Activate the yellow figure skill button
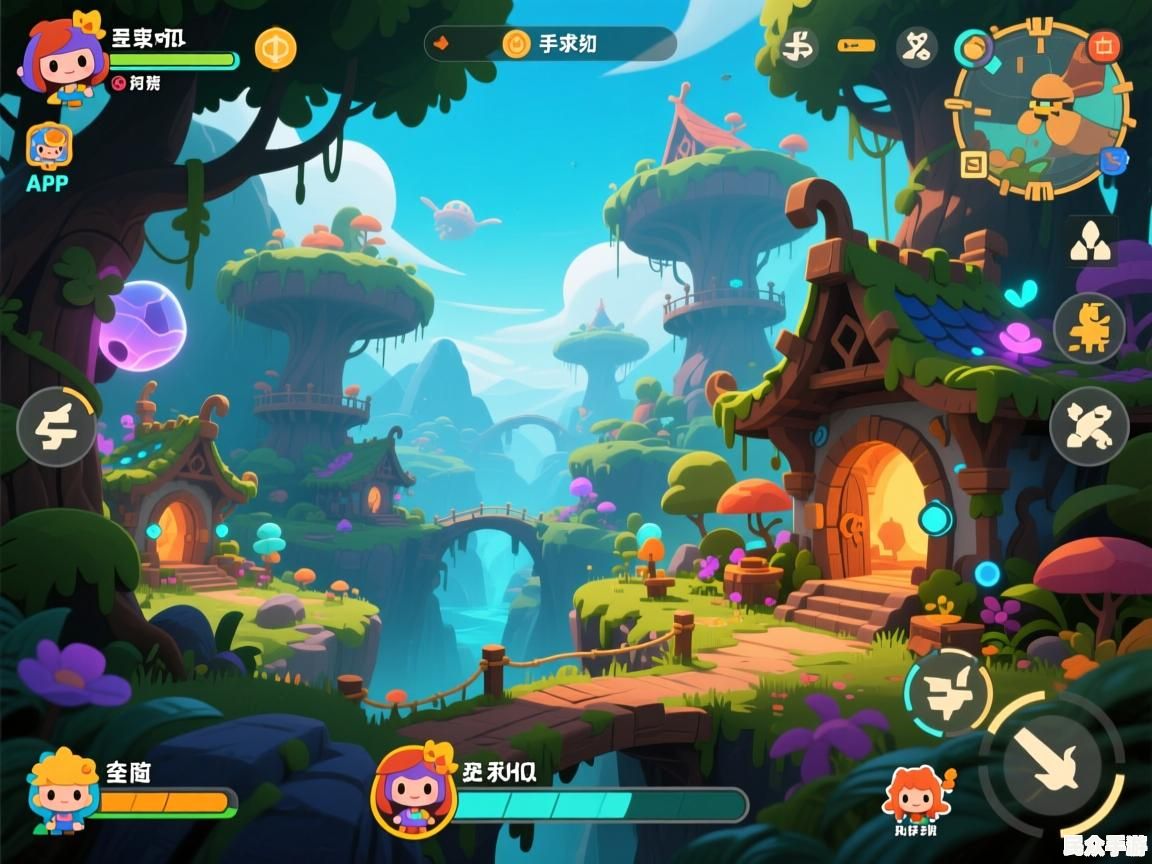 [x=1088, y=327]
